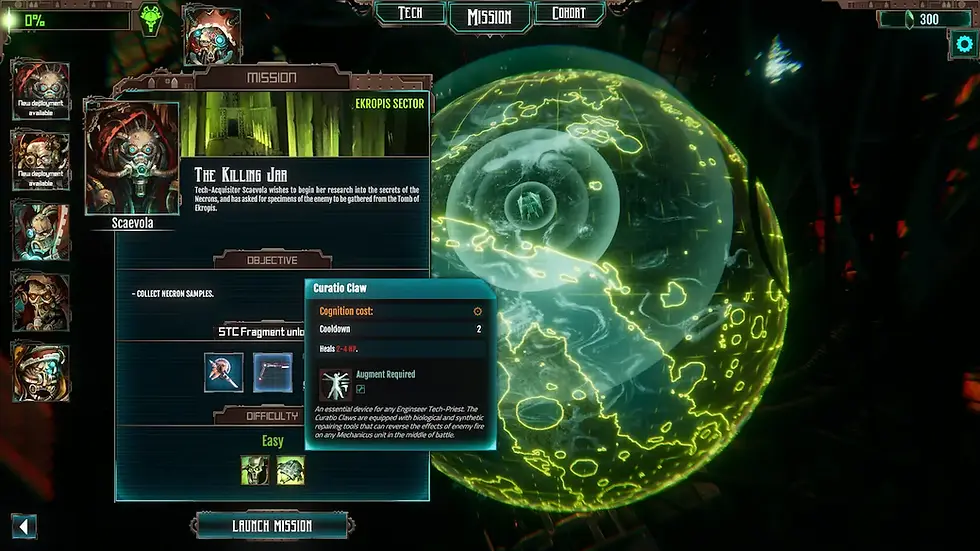Select the axe reward icon
This screenshot has width=980, height=551.
[x=224, y=371]
